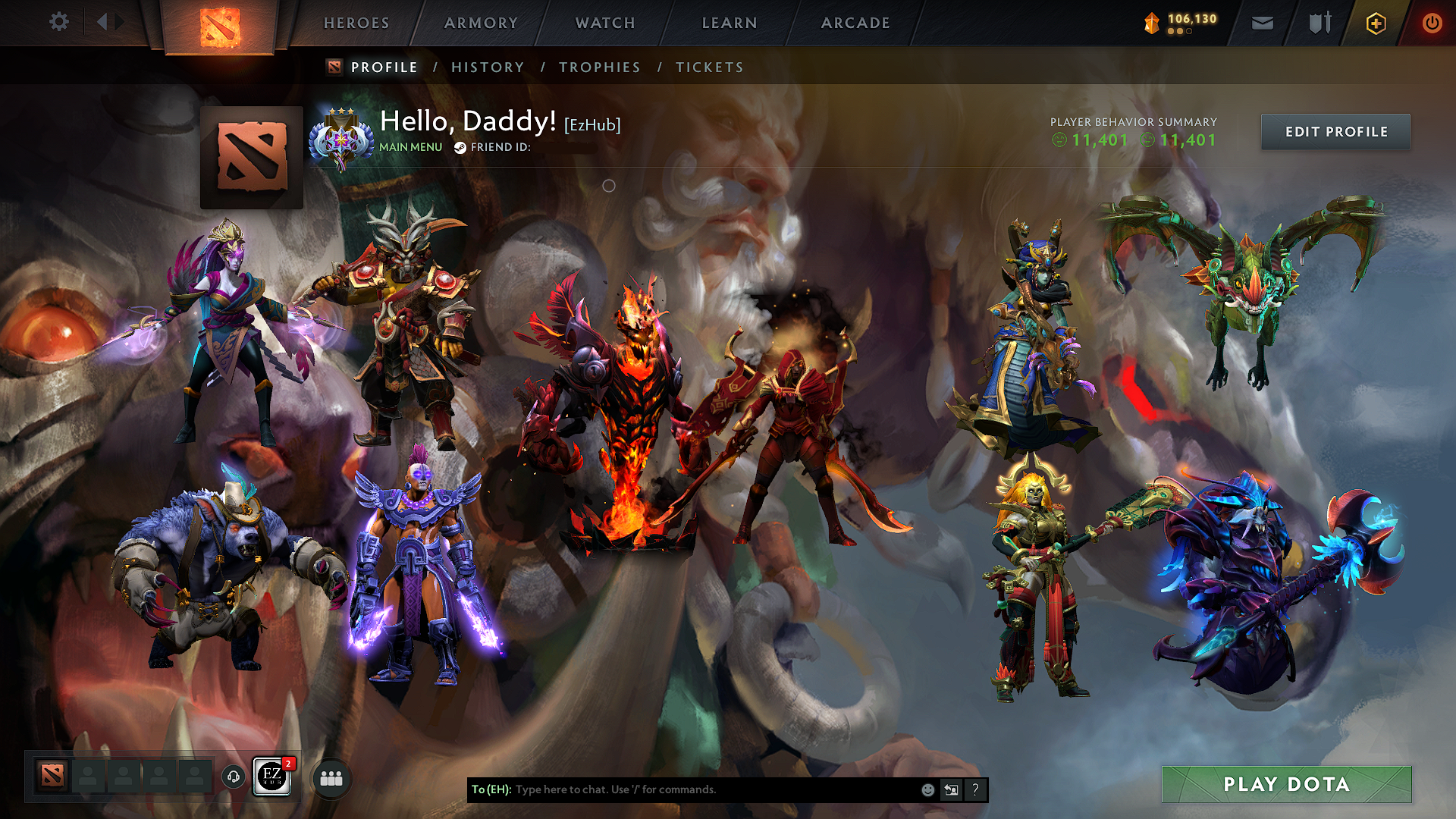Open the Dota Plus hexagon icon
The width and height of the screenshot is (1456, 819).
point(1375,23)
